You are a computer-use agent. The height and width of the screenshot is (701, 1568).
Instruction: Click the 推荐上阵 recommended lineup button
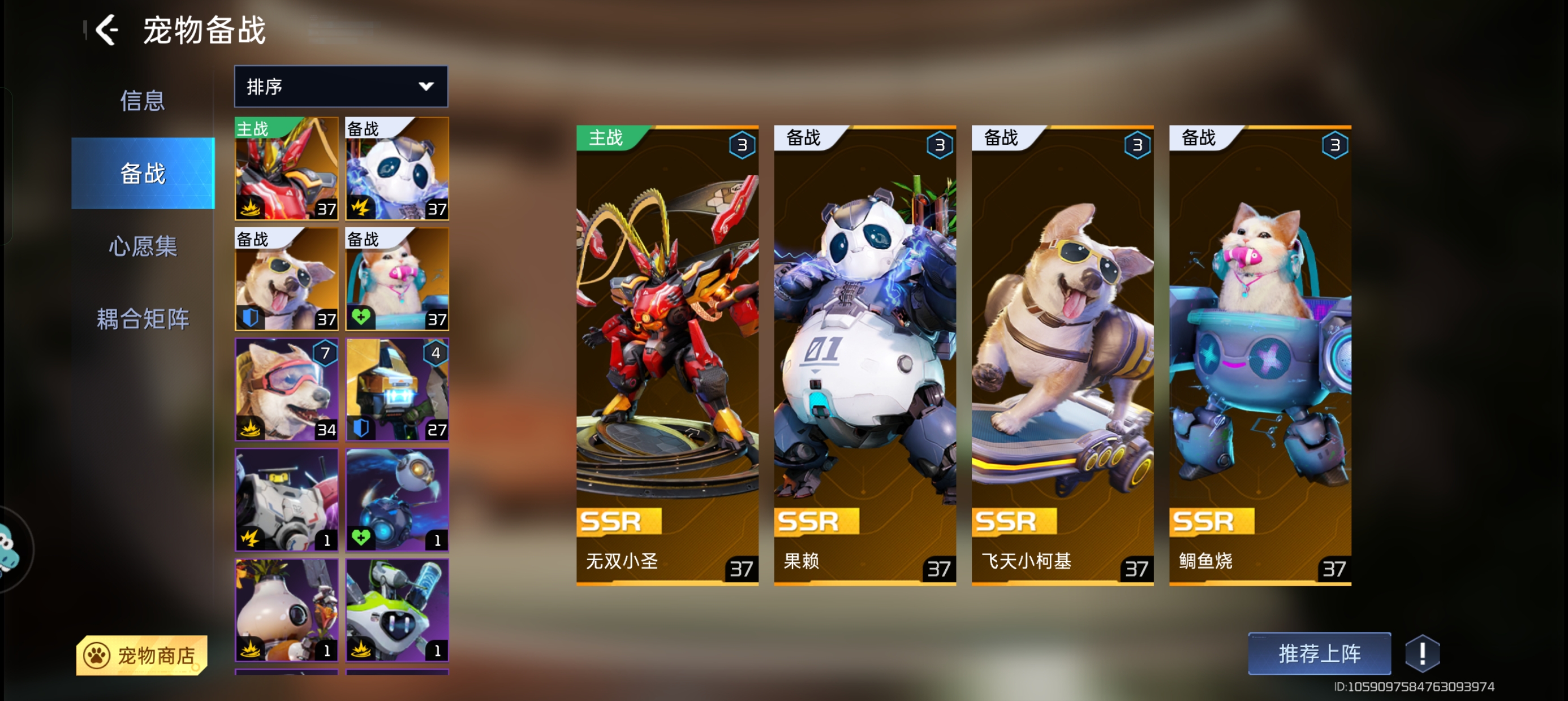pos(1319,654)
